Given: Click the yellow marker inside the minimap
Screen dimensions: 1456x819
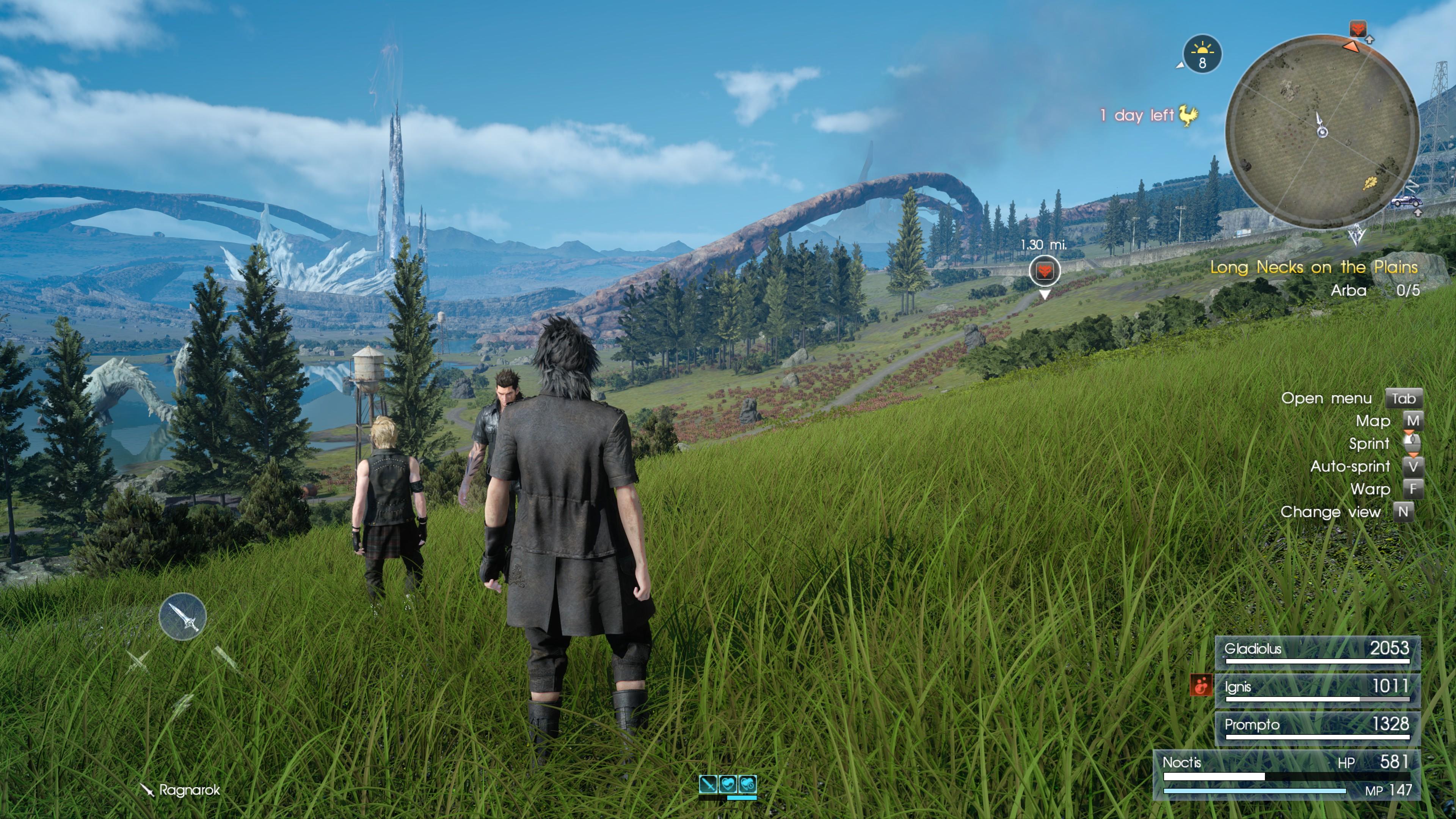Looking at the screenshot, I should click(x=1370, y=182).
